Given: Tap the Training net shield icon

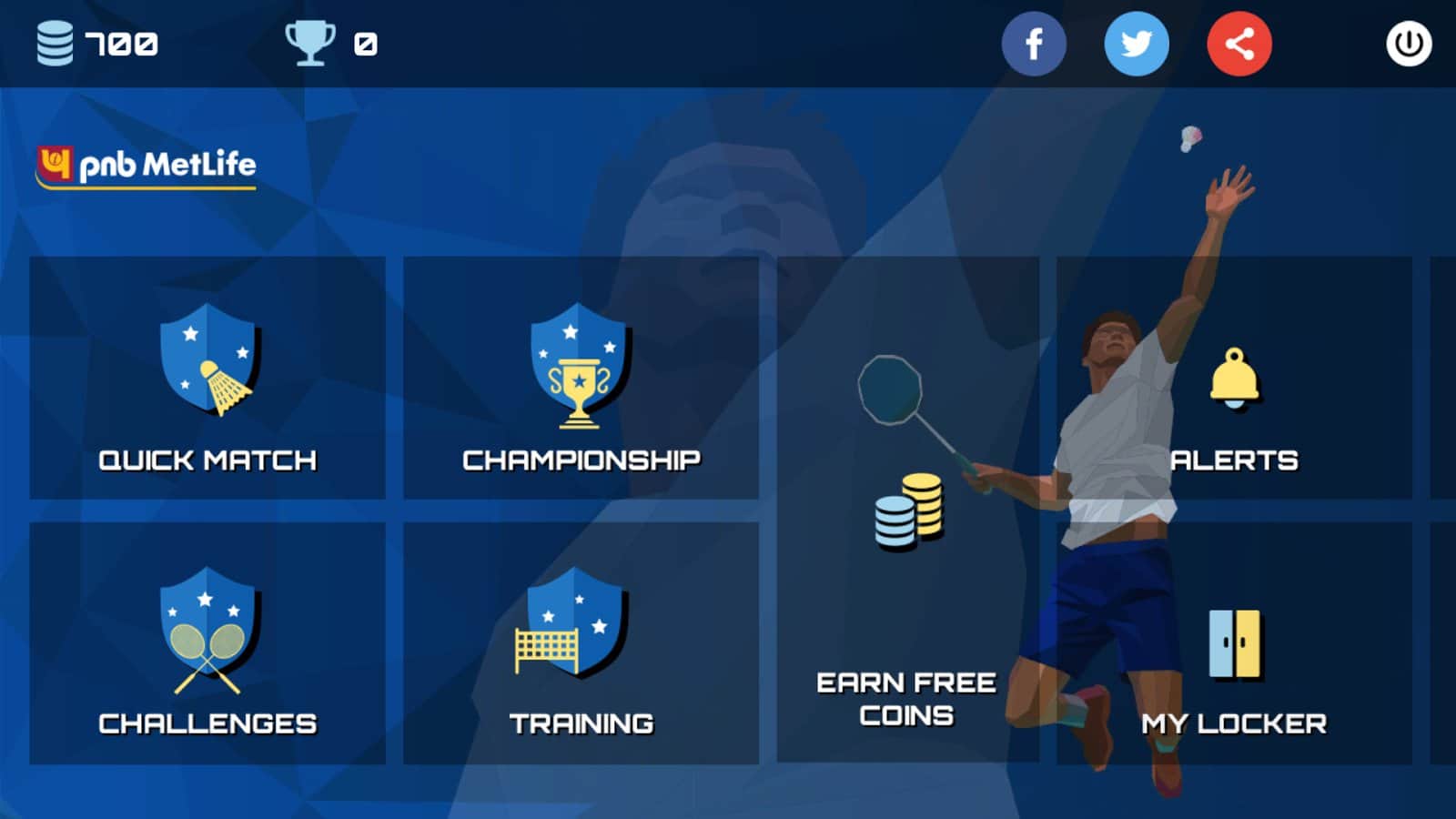Looking at the screenshot, I should (573, 628).
